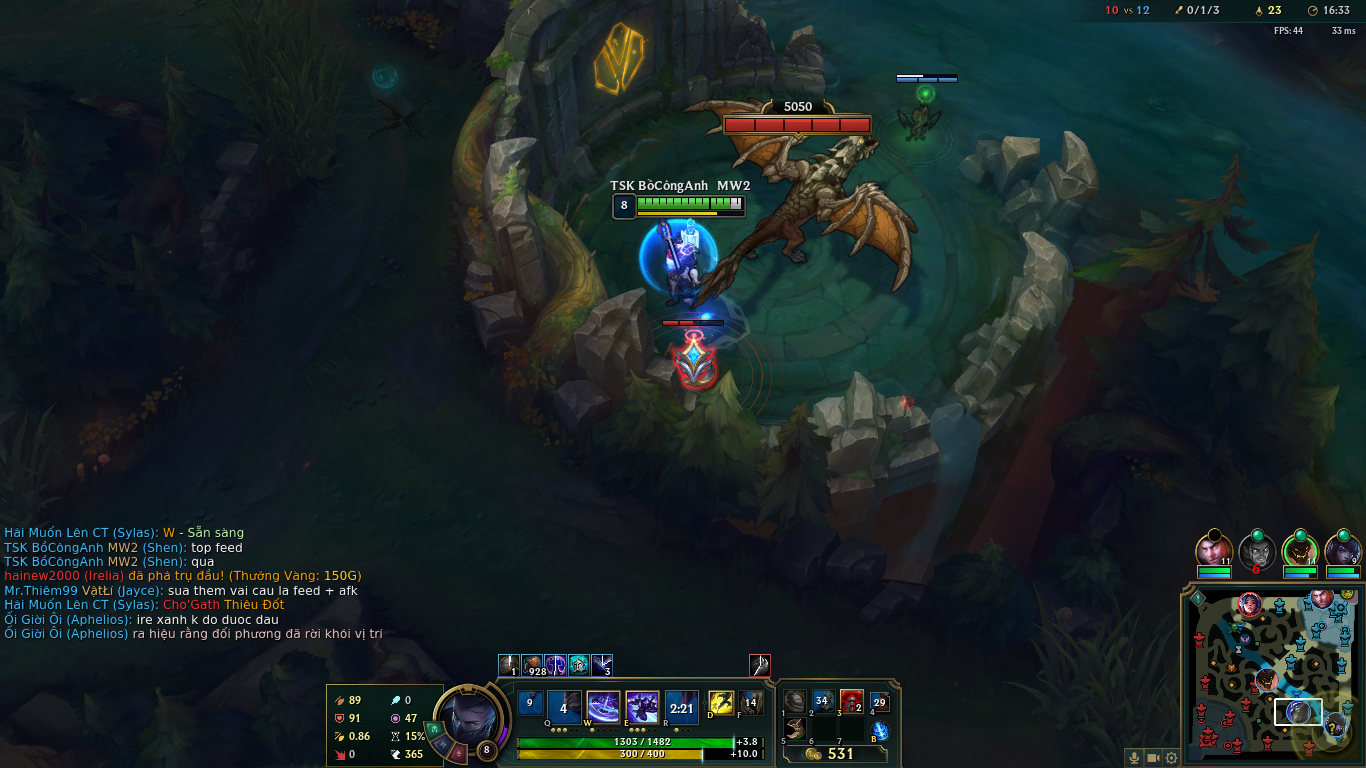
Task: Click the passive ability icon showing 9
Action: pos(530,703)
